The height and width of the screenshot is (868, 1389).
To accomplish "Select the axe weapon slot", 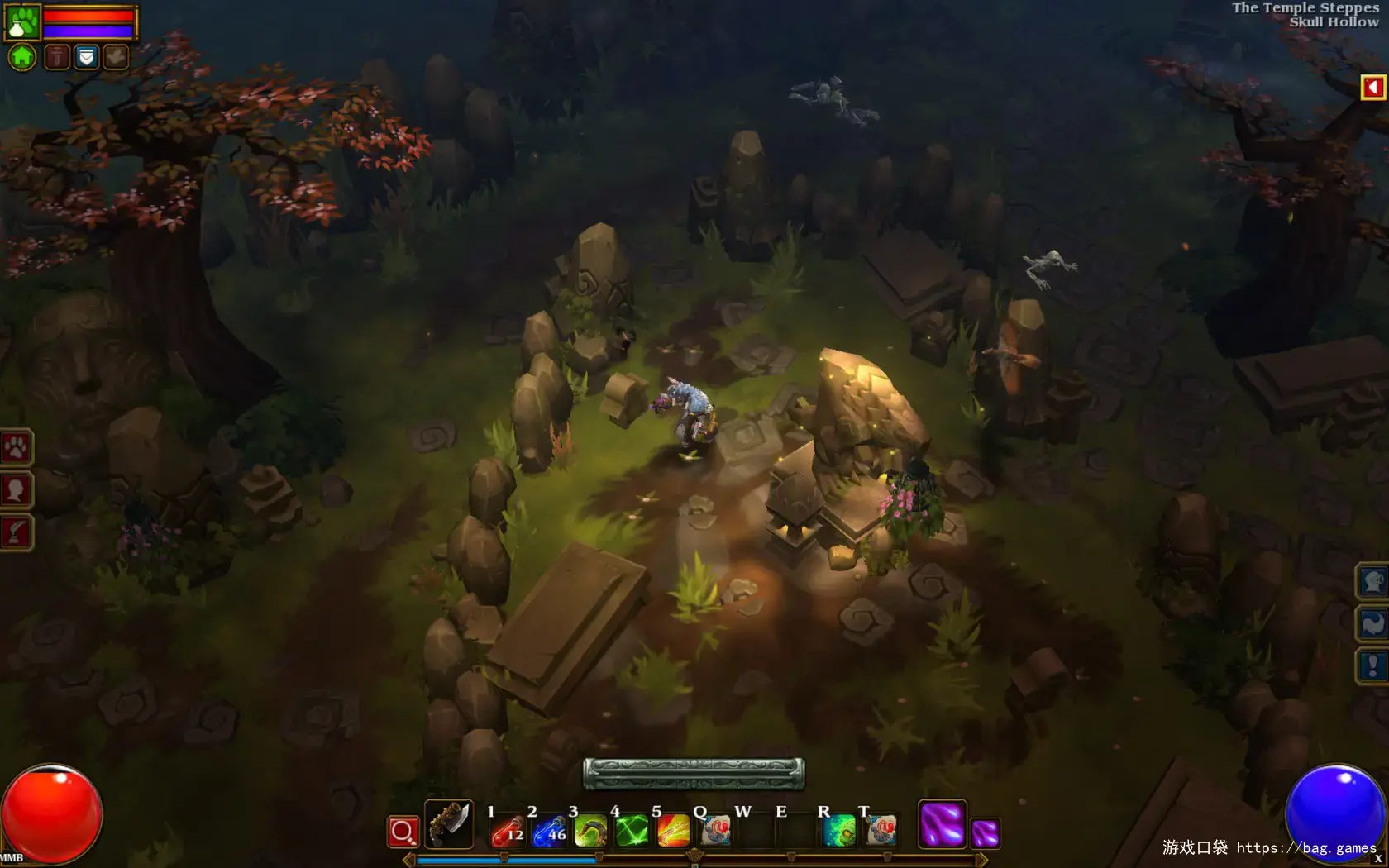I will pyautogui.click(x=449, y=824).
